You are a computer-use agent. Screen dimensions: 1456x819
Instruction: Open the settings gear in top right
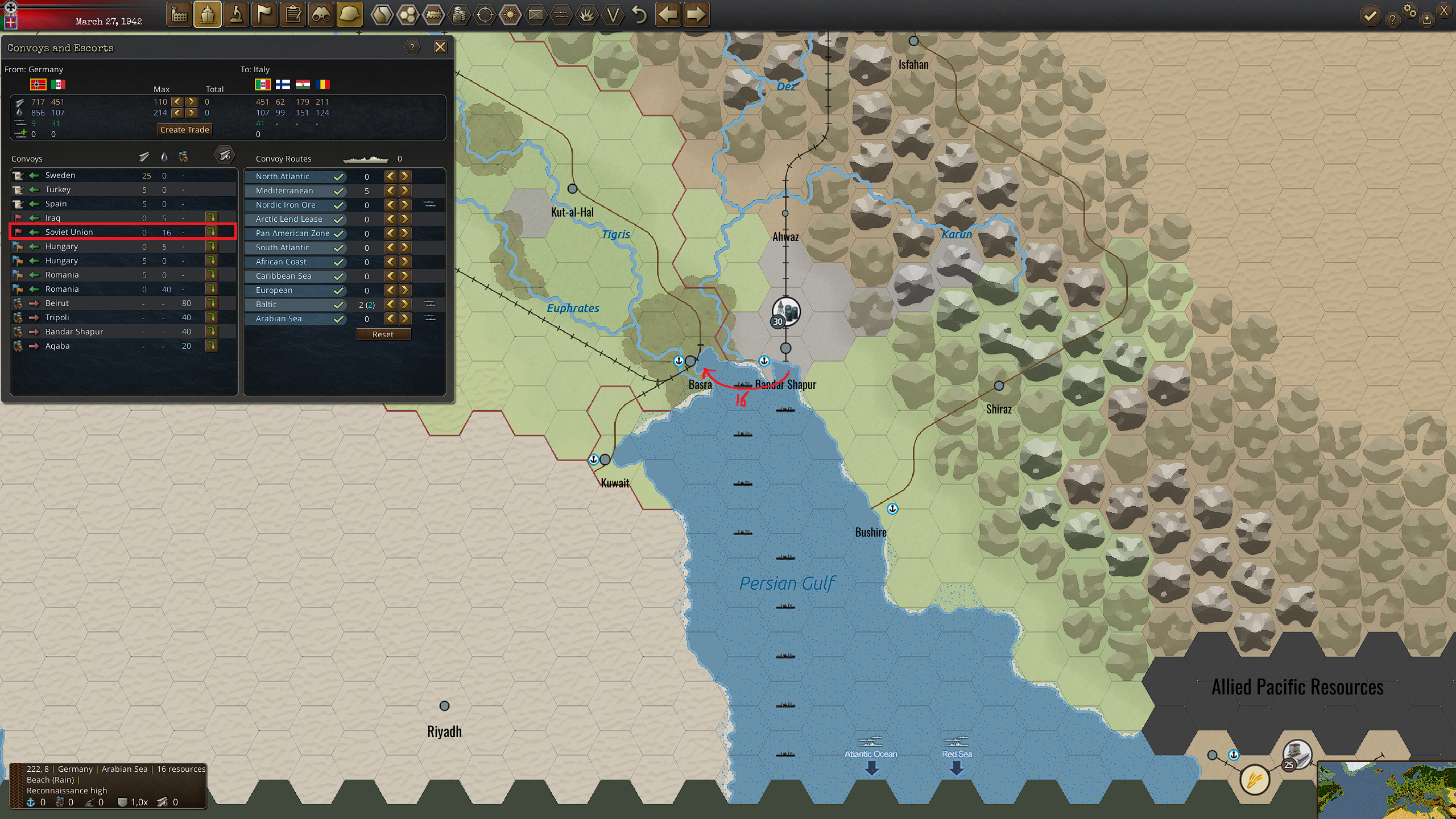[x=1410, y=10]
